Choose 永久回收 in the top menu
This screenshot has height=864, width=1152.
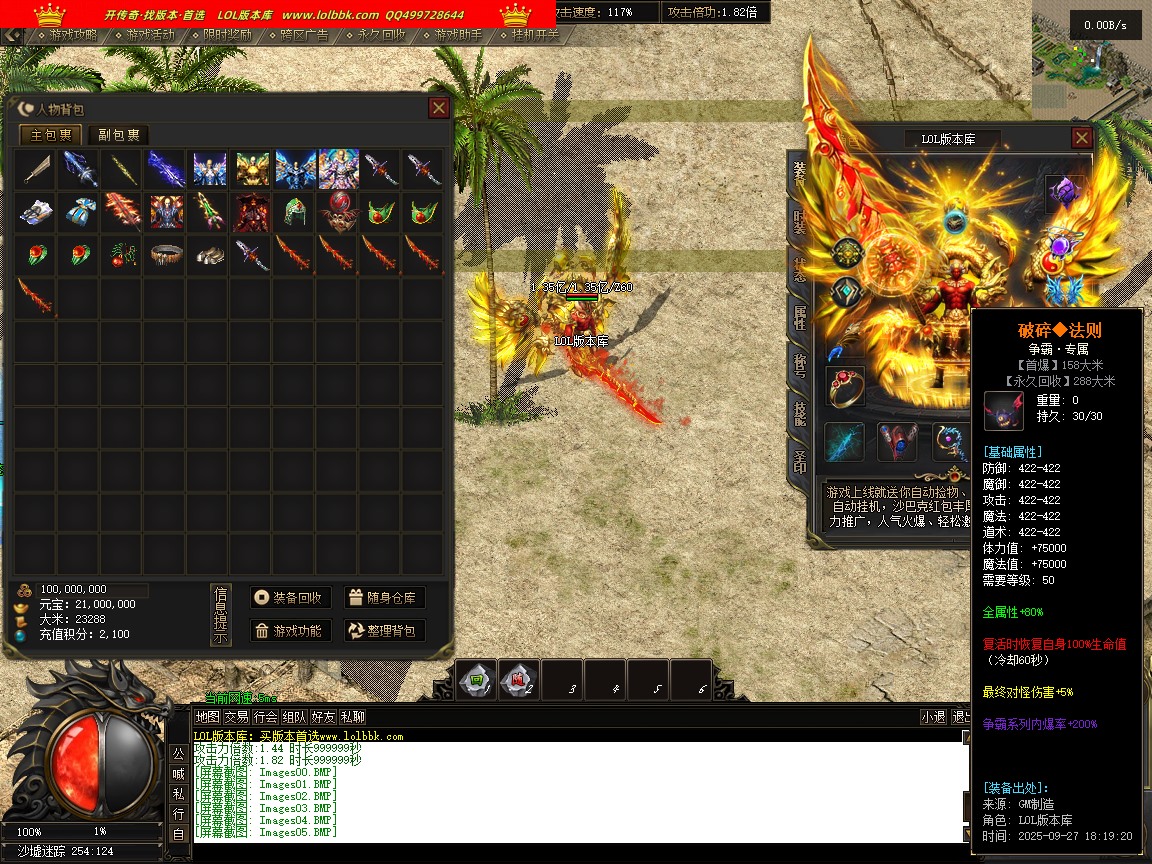[375, 35]
